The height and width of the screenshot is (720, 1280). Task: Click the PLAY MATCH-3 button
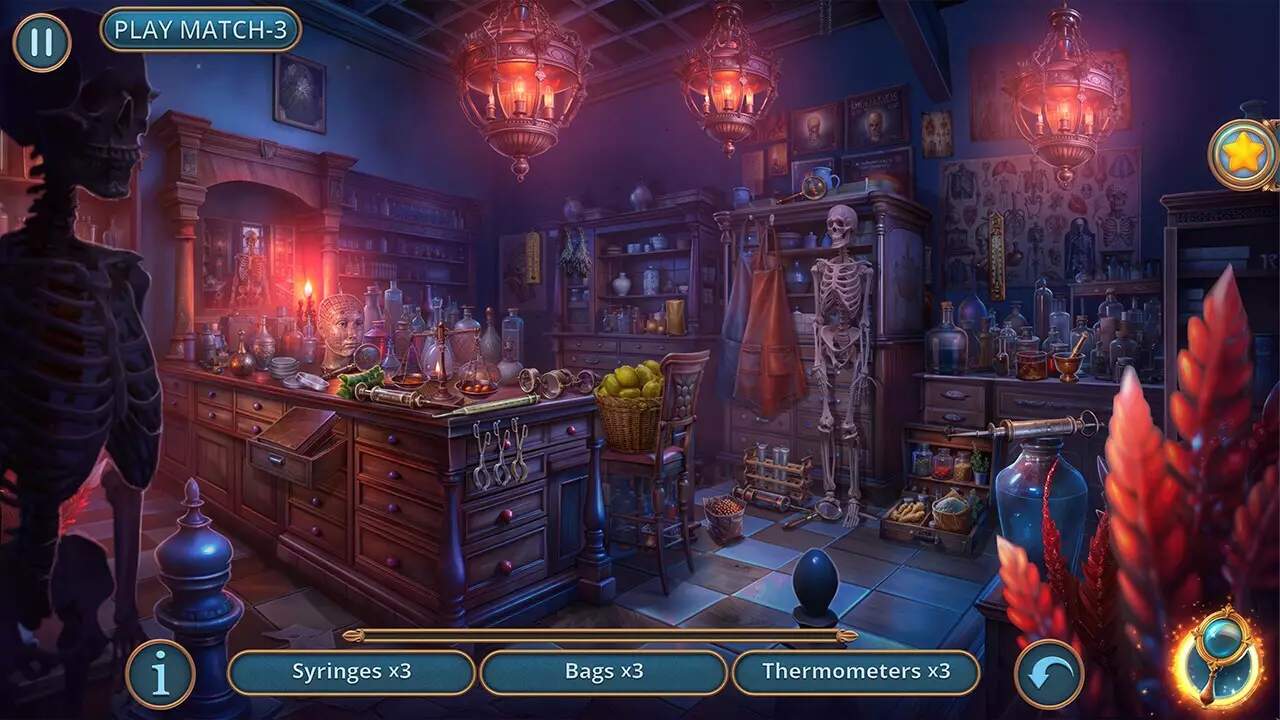point(201,29)
